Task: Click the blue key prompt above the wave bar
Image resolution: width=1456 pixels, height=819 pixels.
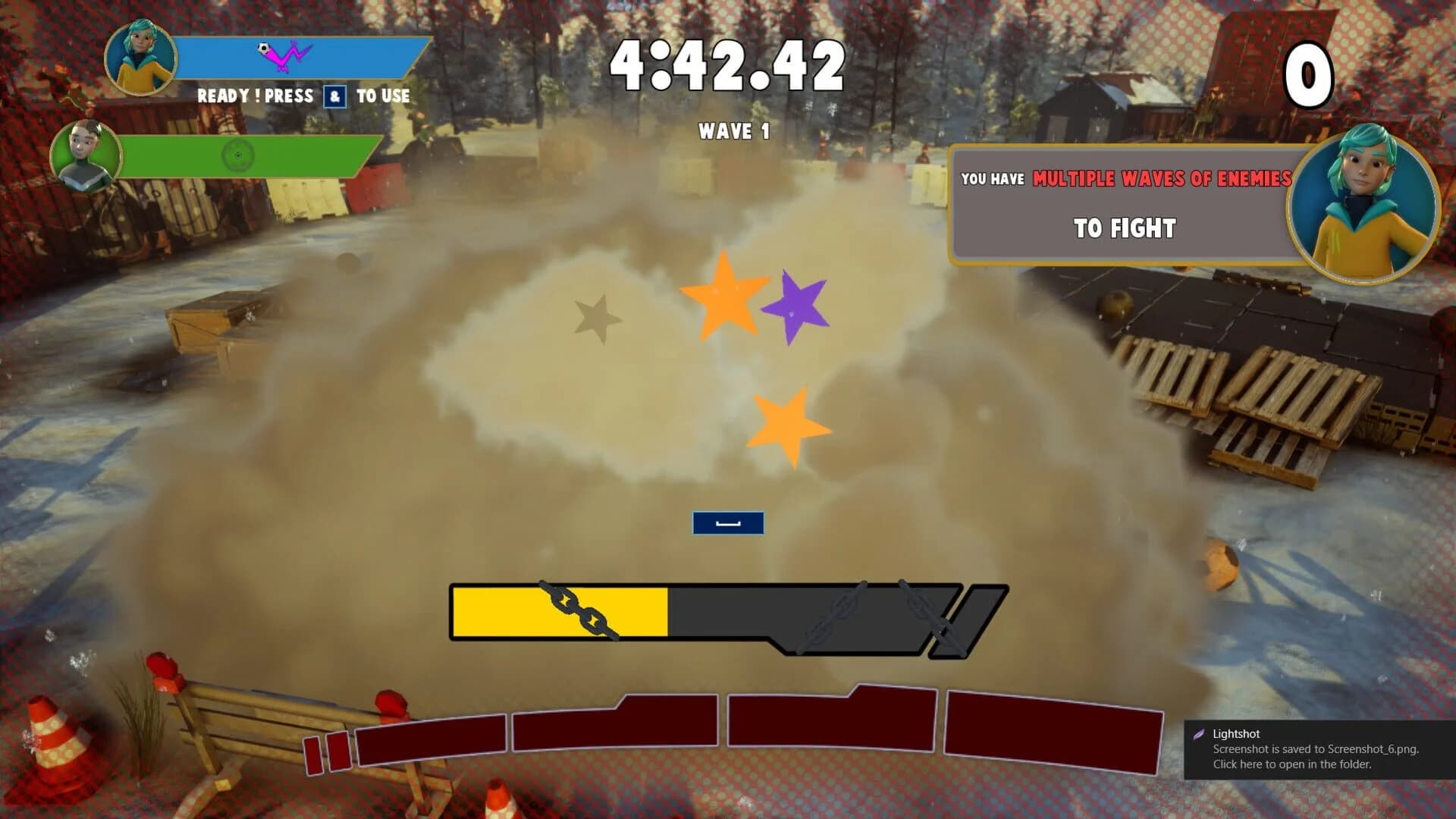Action: pos(727,523)
